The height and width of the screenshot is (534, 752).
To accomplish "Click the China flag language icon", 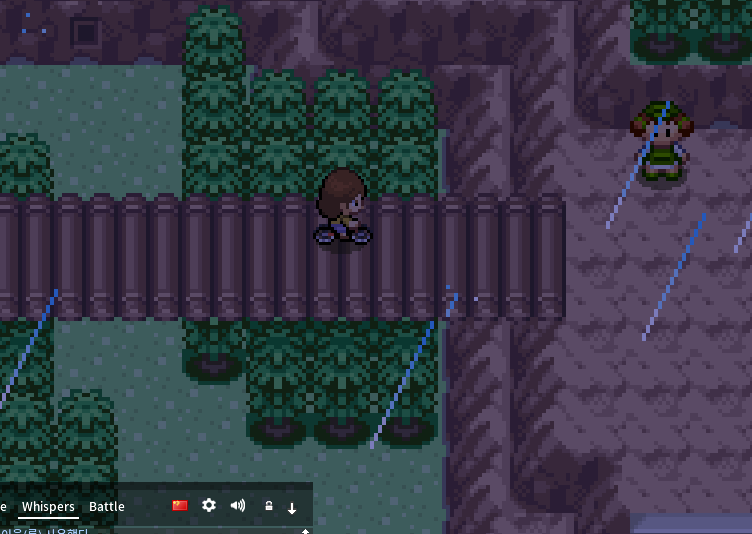I will click(x=180, y=506).
